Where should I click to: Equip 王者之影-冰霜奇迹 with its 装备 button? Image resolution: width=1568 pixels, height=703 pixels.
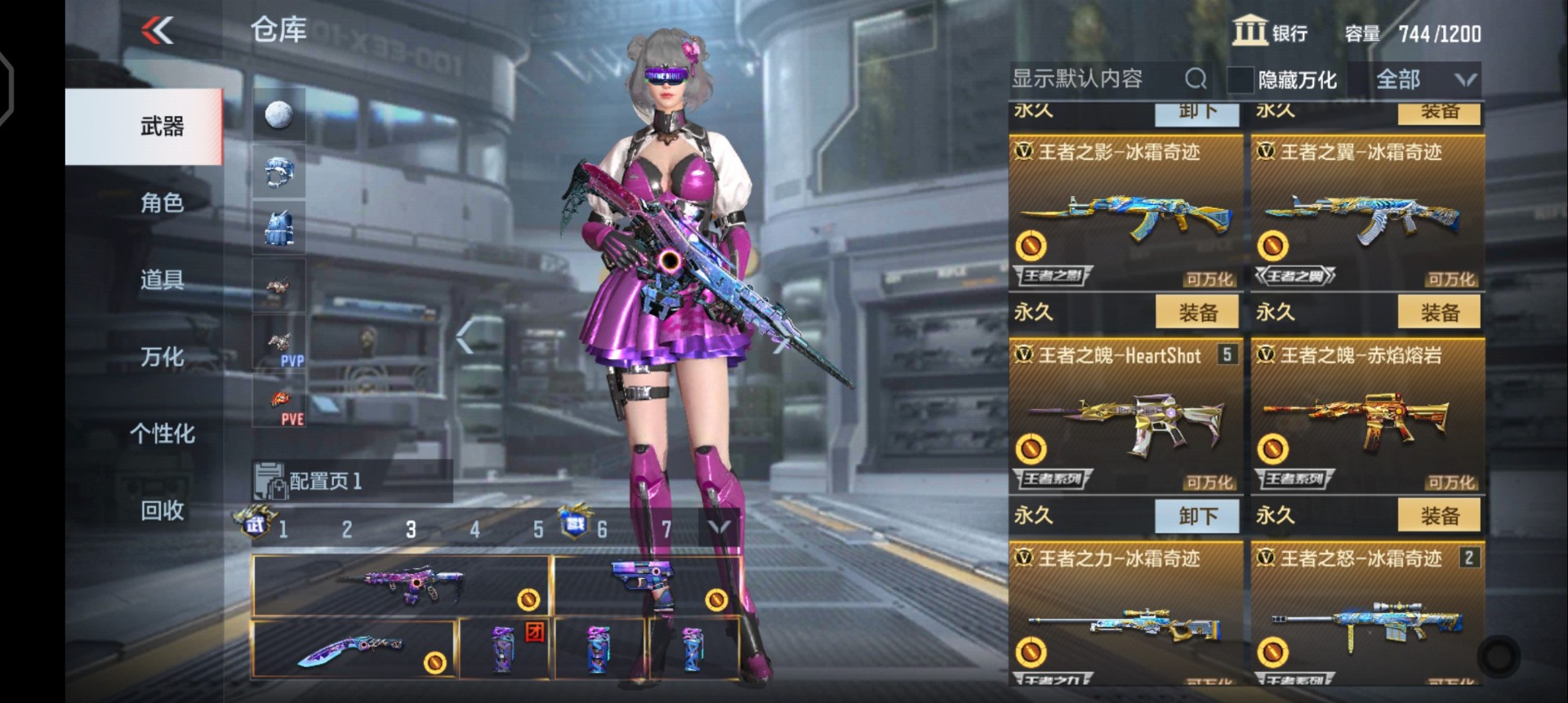[x=1197, y=312]
